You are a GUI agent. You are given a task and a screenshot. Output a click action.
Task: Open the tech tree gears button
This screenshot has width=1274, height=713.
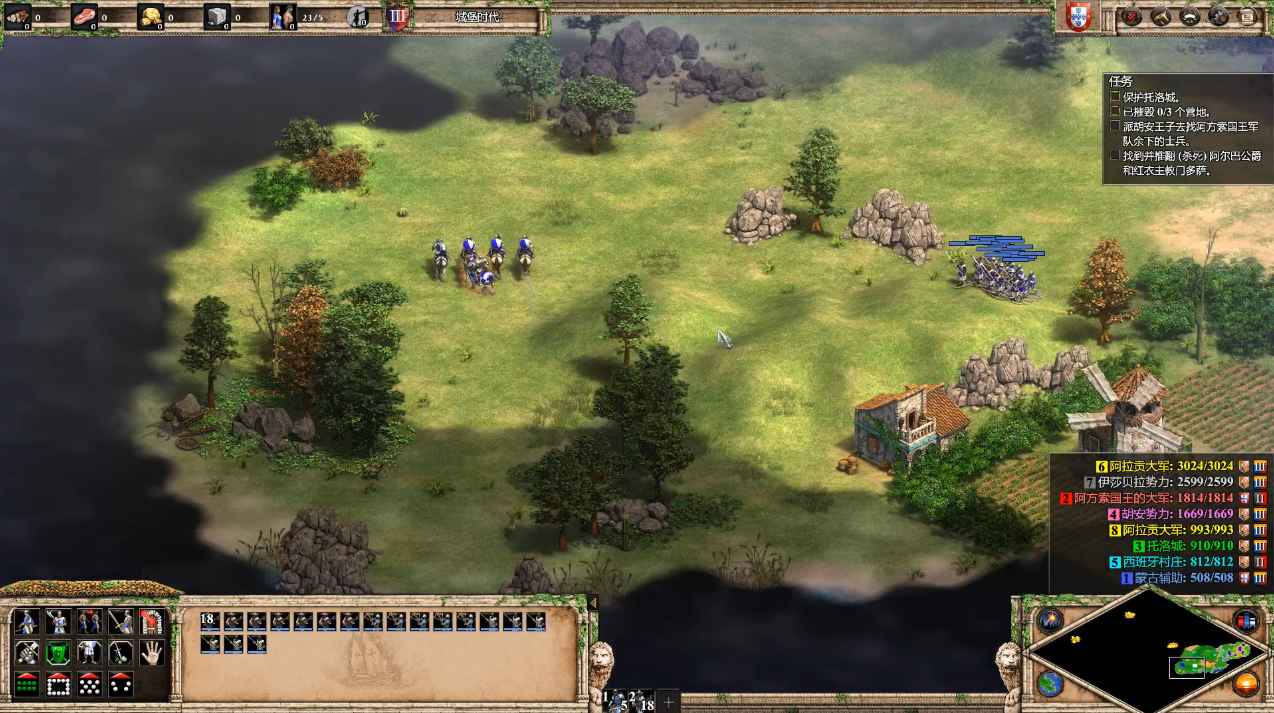[x=1219, y=16]
